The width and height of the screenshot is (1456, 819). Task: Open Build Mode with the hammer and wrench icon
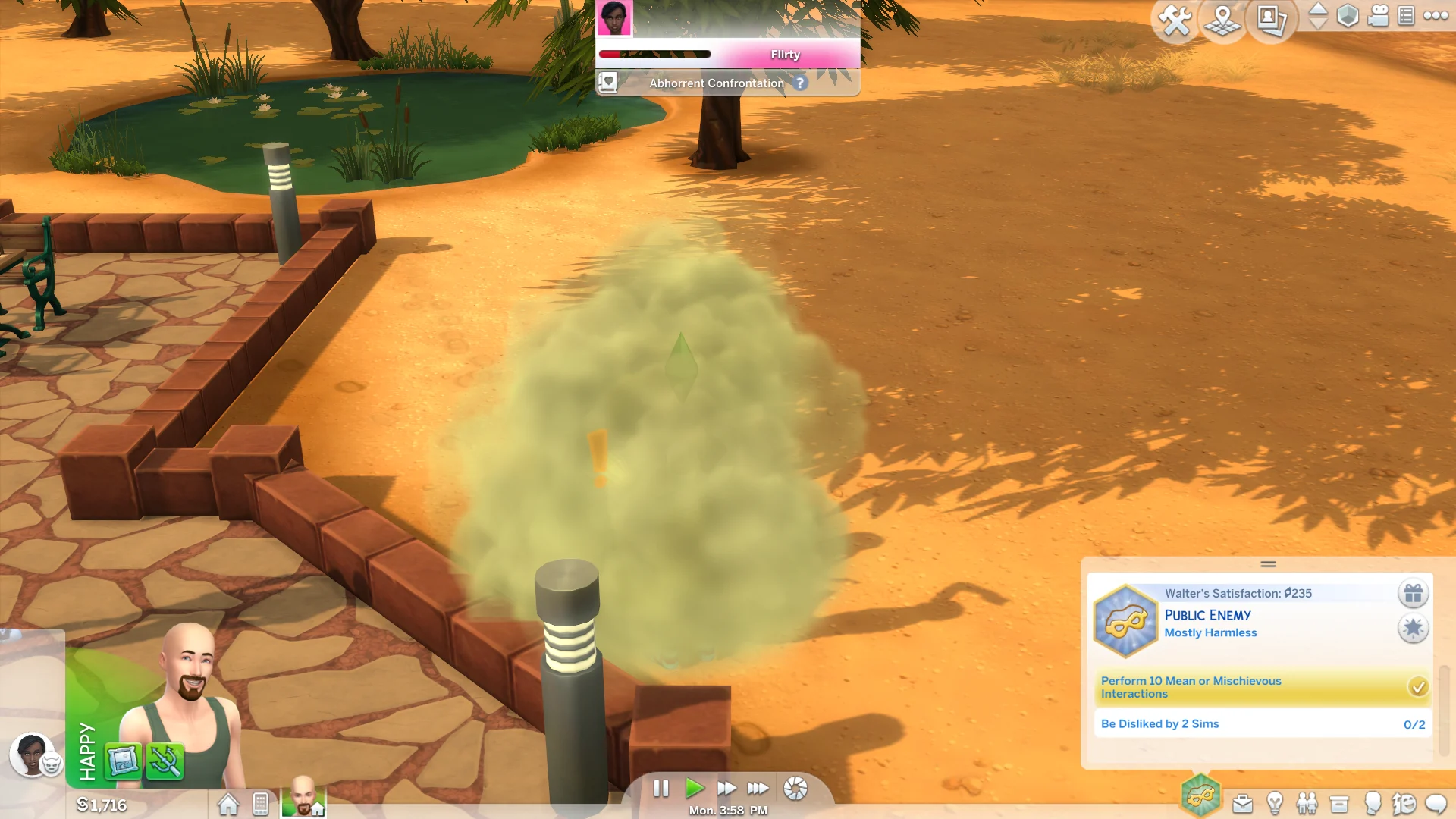[x=1175, y=20]
